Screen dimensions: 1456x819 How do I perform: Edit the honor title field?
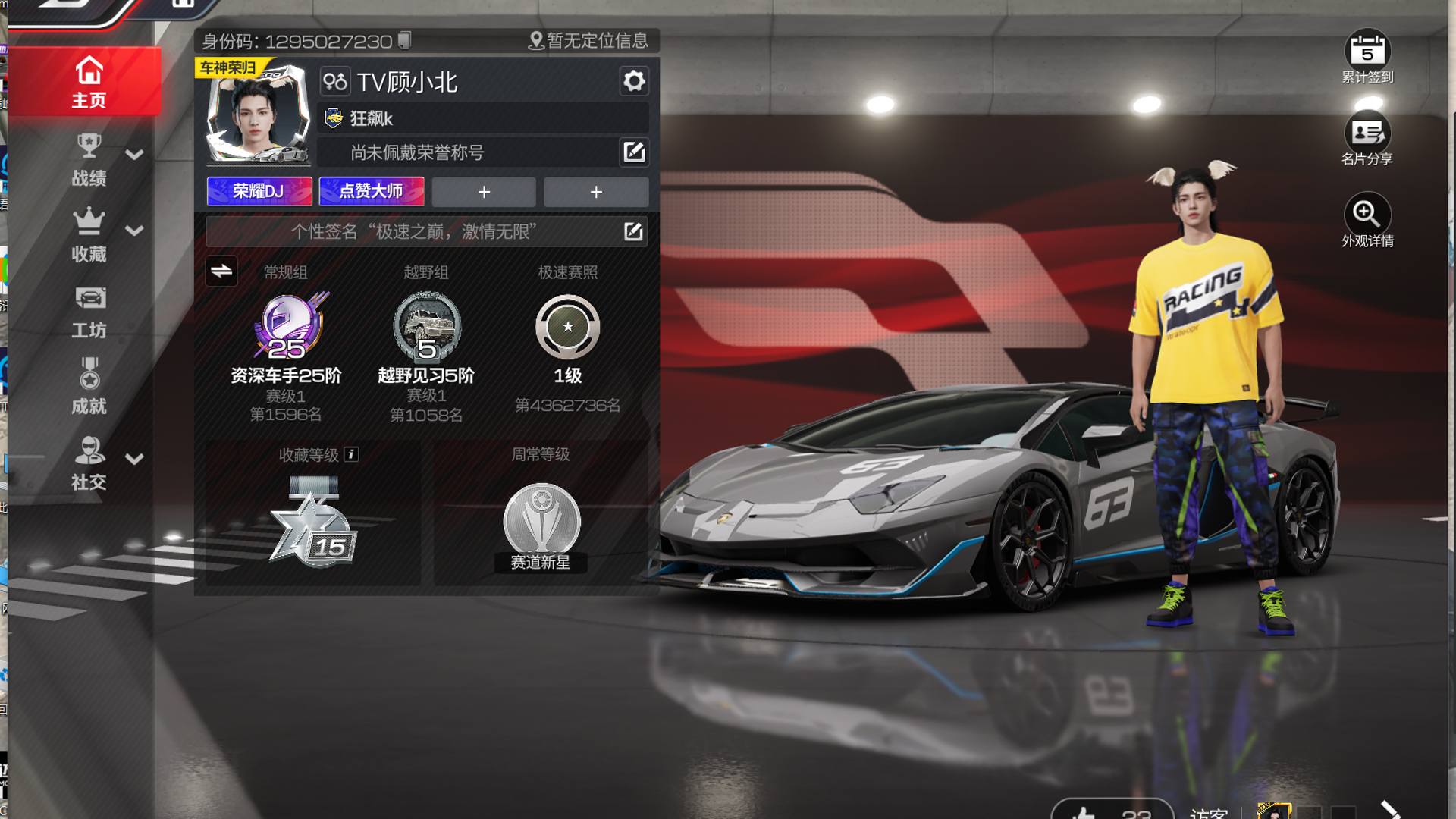point(634,152)
